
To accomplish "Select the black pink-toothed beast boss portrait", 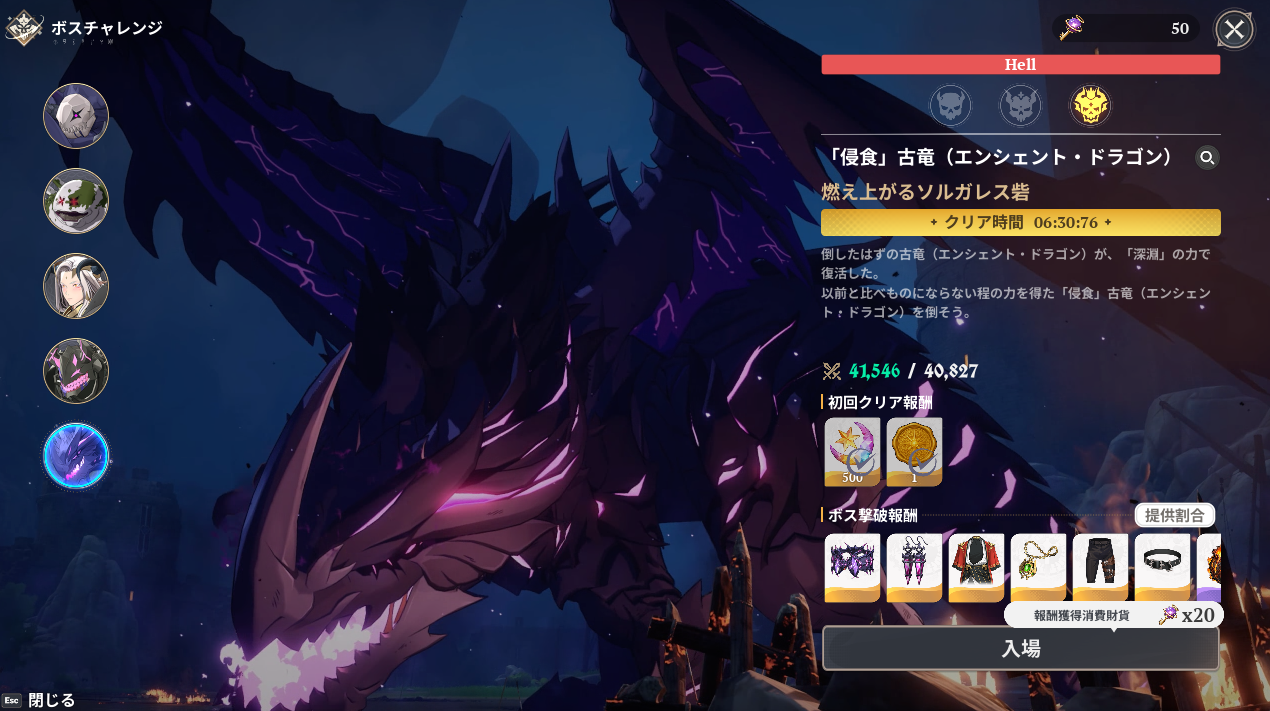I will point(76,371).
